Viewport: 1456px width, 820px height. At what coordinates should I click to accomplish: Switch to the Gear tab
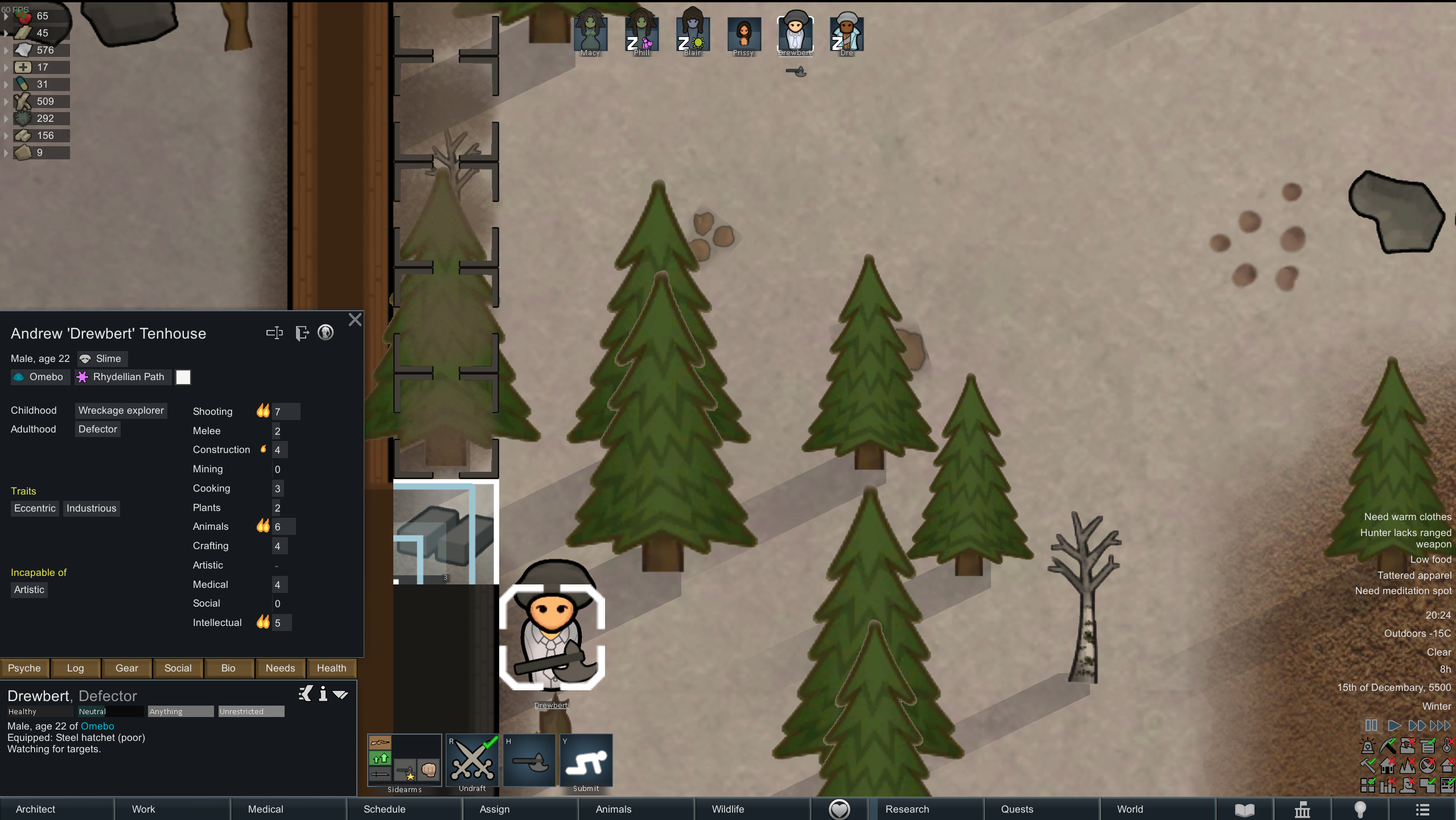point(126,667)
